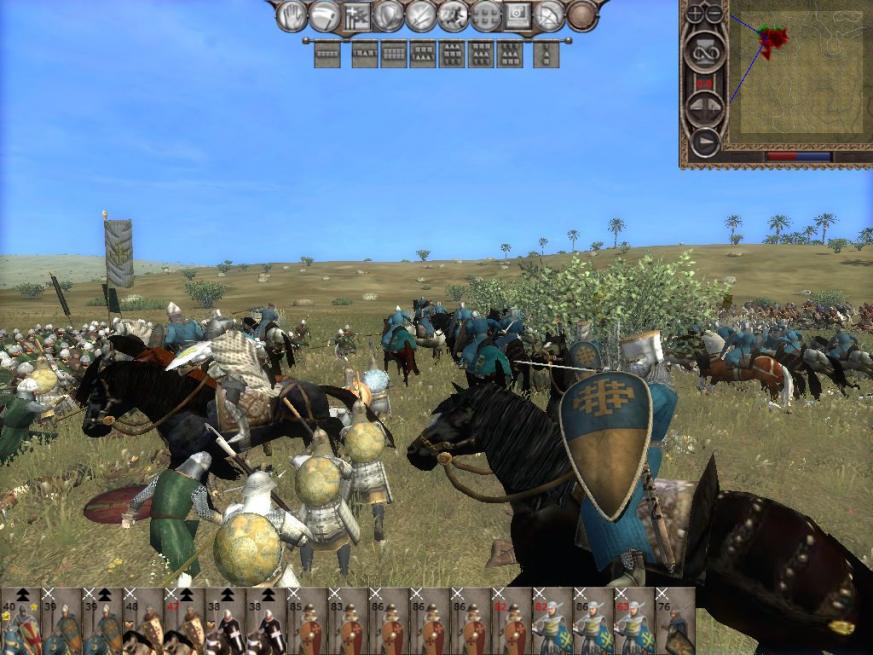The width and height of the screenshot is (873, 655).
Task: Activate the running man run order
Action: (x=453, y=15)
